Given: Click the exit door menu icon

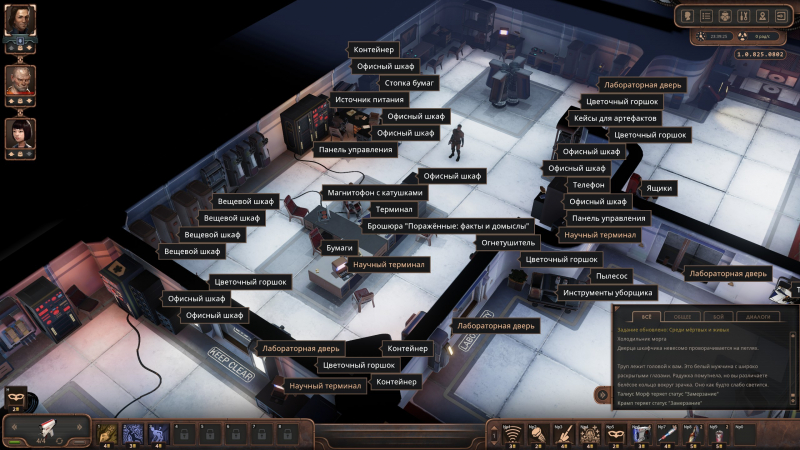Looking at the screenshot, I should click(780, 16).
